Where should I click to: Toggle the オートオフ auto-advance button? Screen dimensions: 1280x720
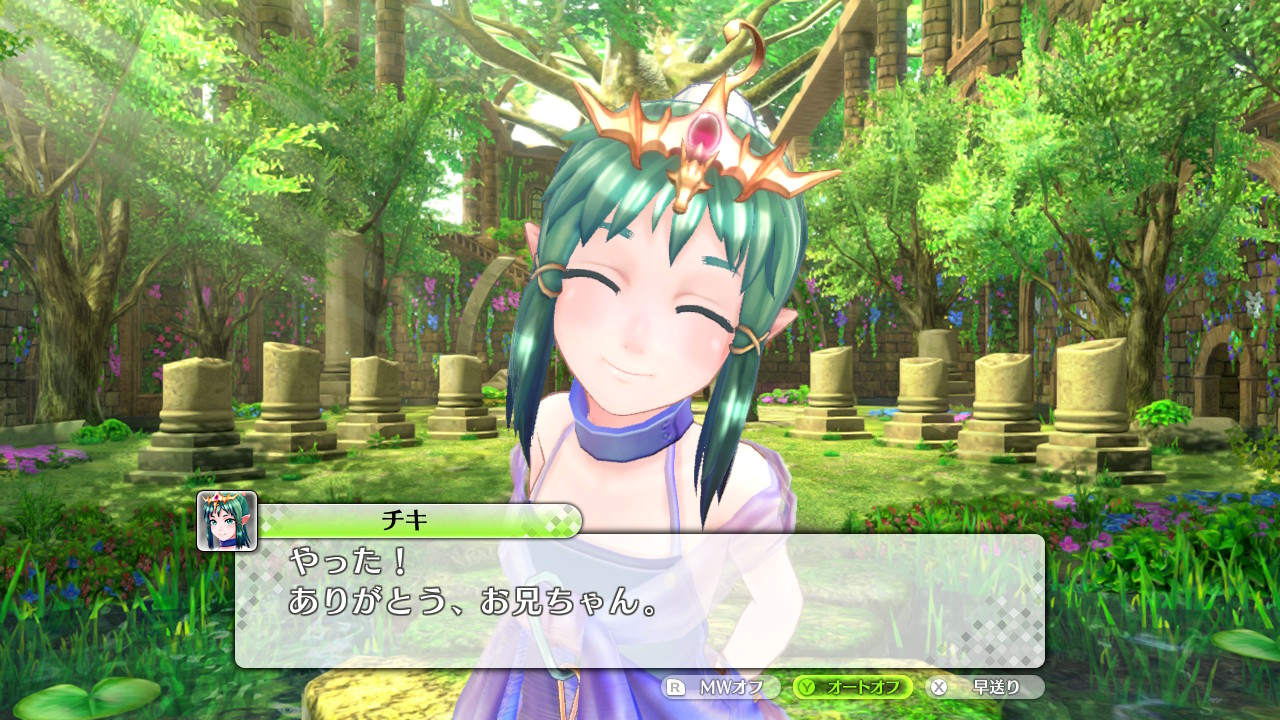coord(853,687)
